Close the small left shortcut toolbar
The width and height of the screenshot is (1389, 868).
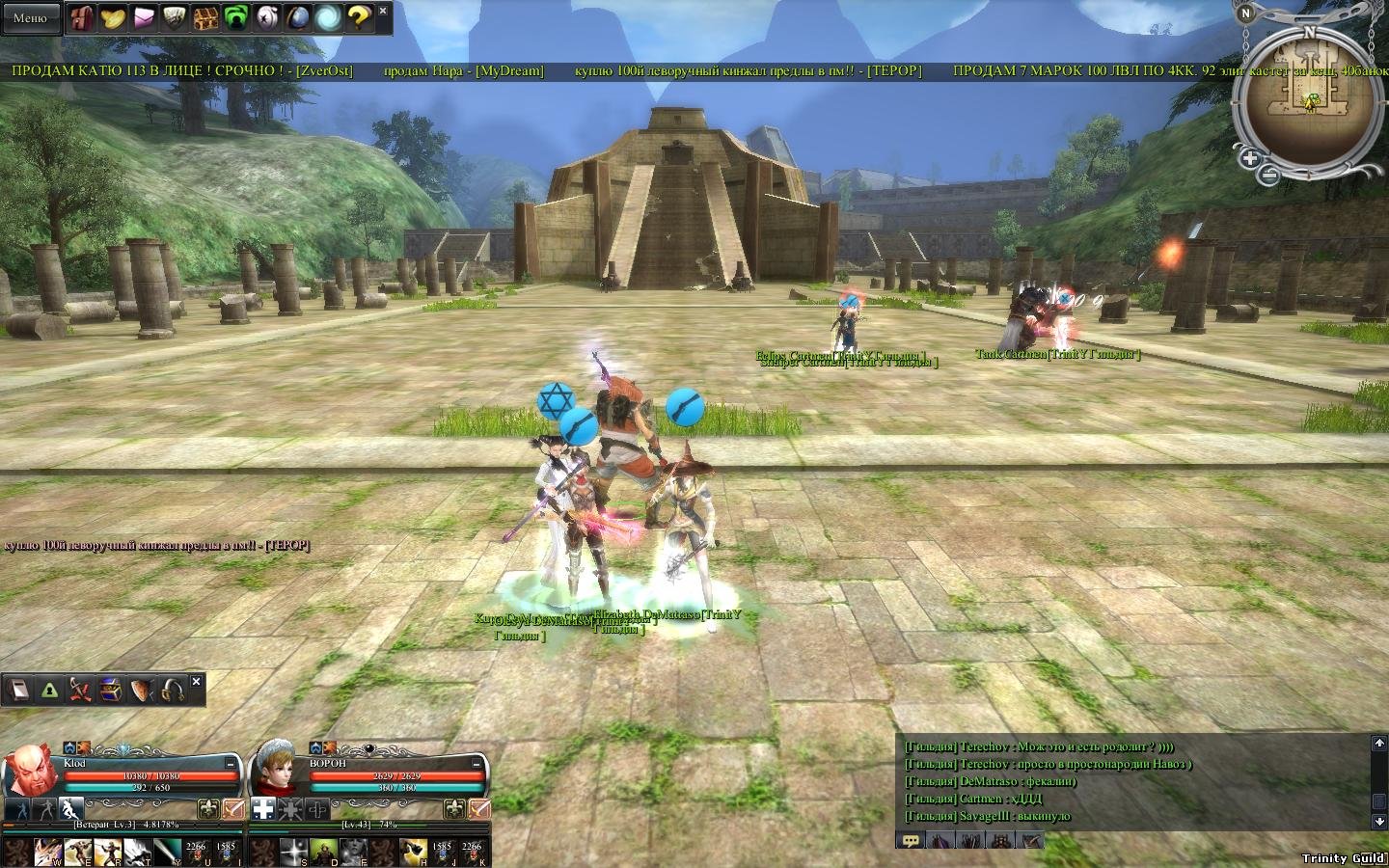click(196, 682)
